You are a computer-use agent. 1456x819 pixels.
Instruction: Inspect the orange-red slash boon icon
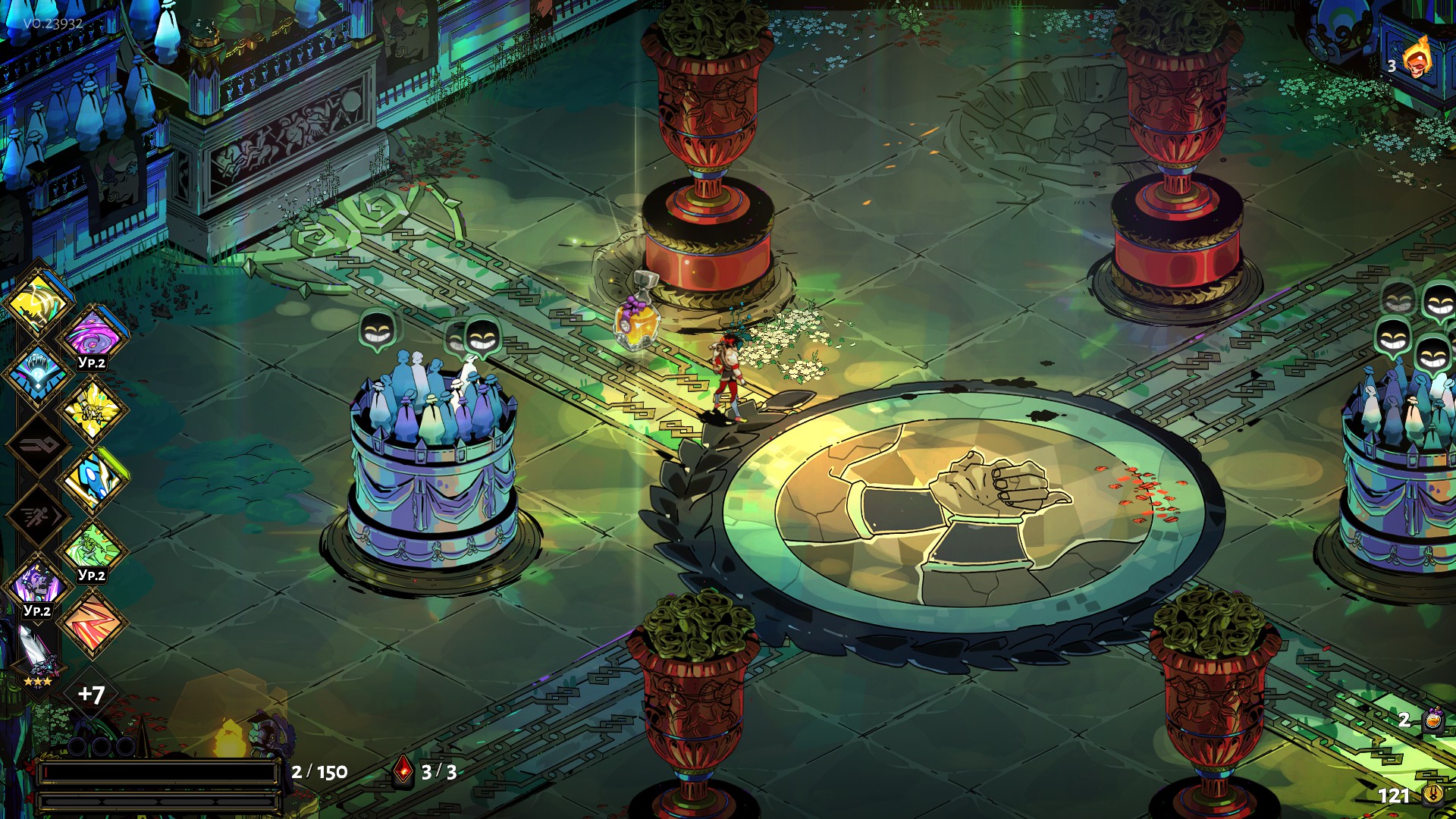click(x=93, y=622)
